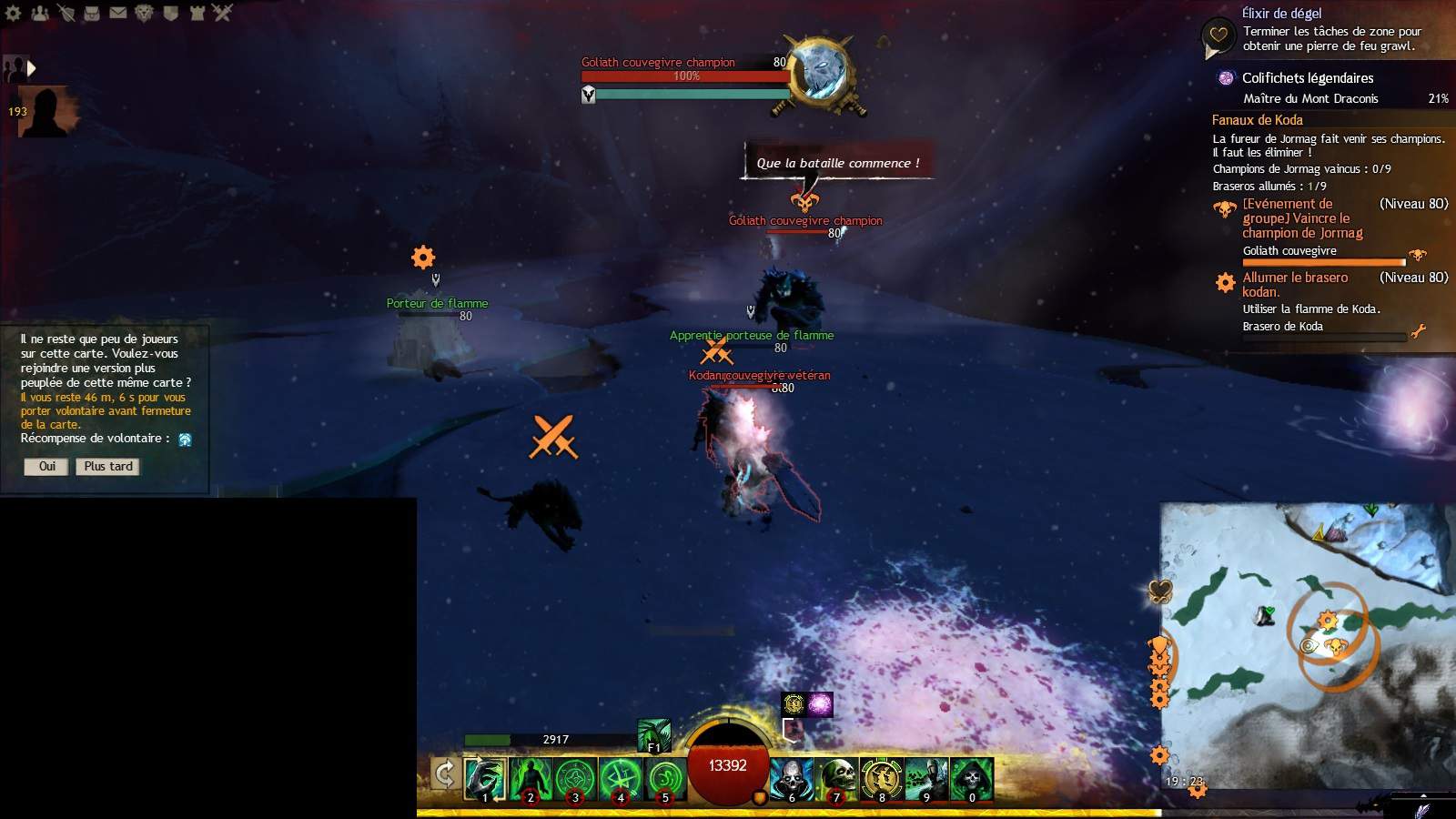The image size is (1456, 819).
Task: Expand the party panel arrow
Action: tap(32, 68)
